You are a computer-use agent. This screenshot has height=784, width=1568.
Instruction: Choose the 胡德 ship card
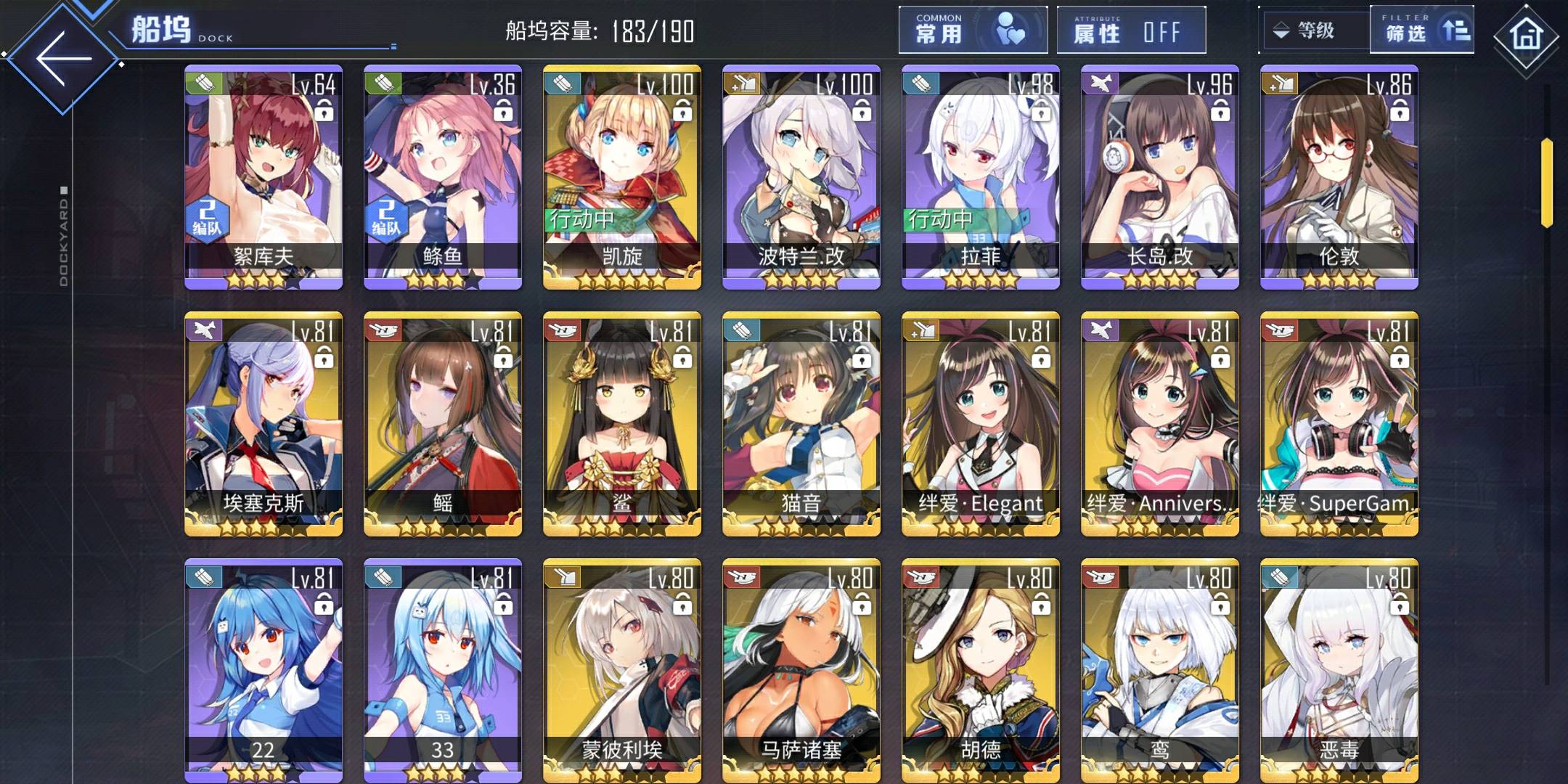[981, 671]
